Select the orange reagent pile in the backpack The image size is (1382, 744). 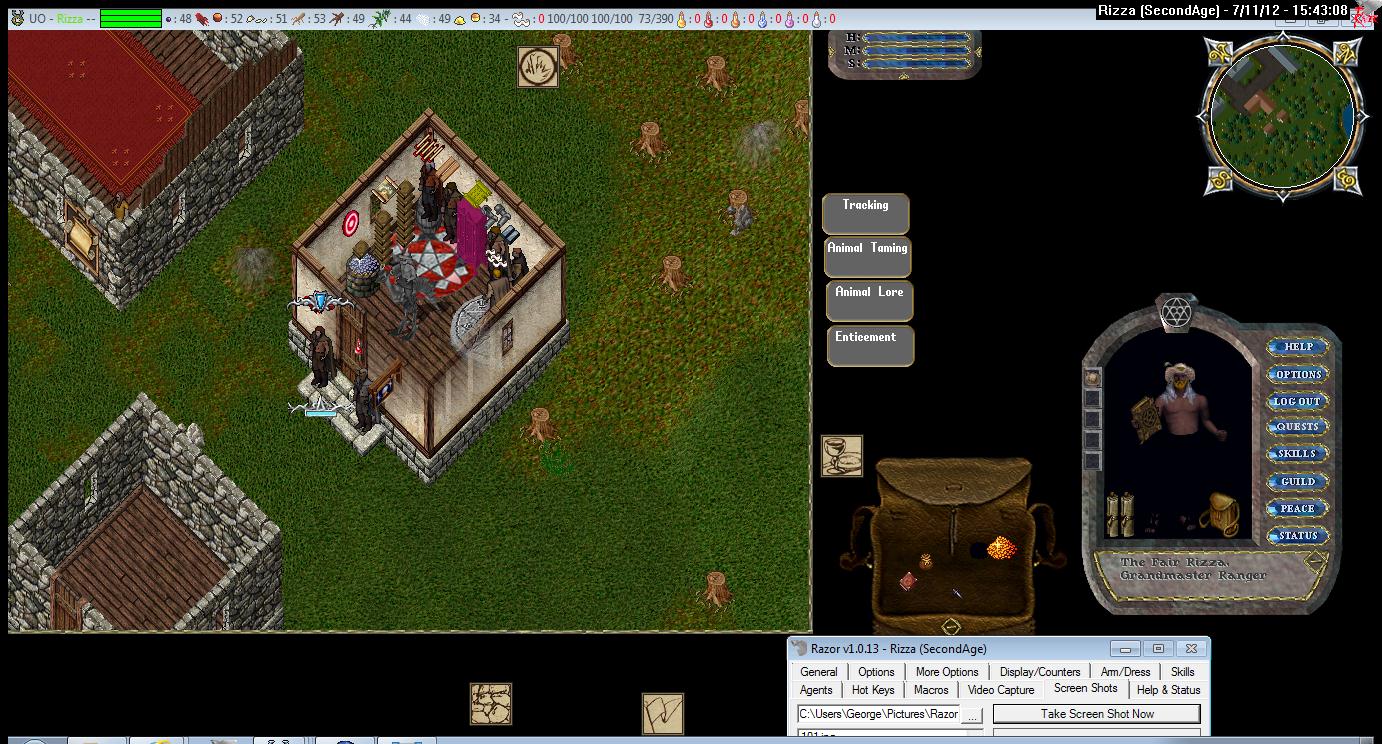click(x=1001, y=547)
